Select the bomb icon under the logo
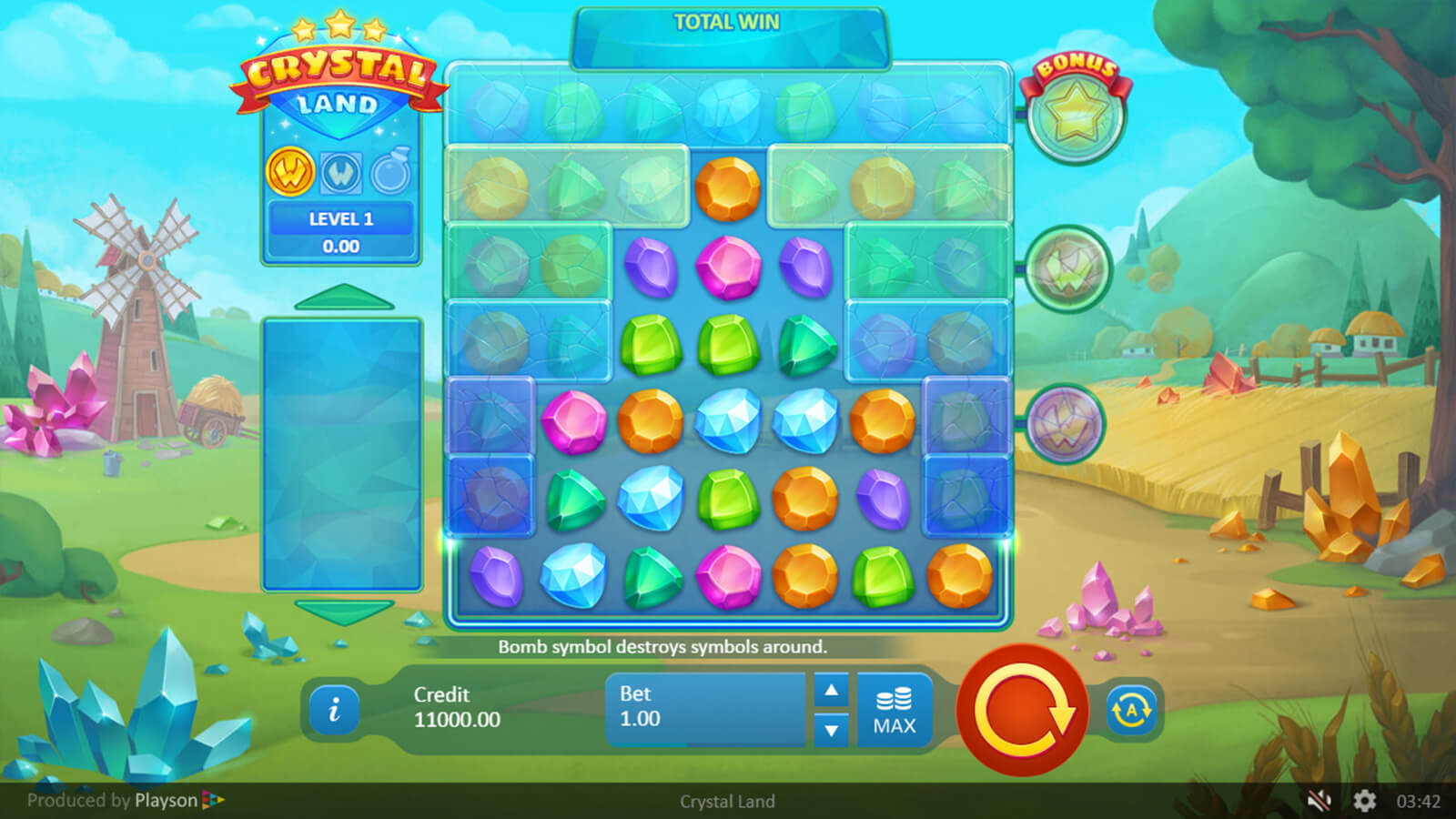Screen dimensions: 1456x819 coord(391,172)
